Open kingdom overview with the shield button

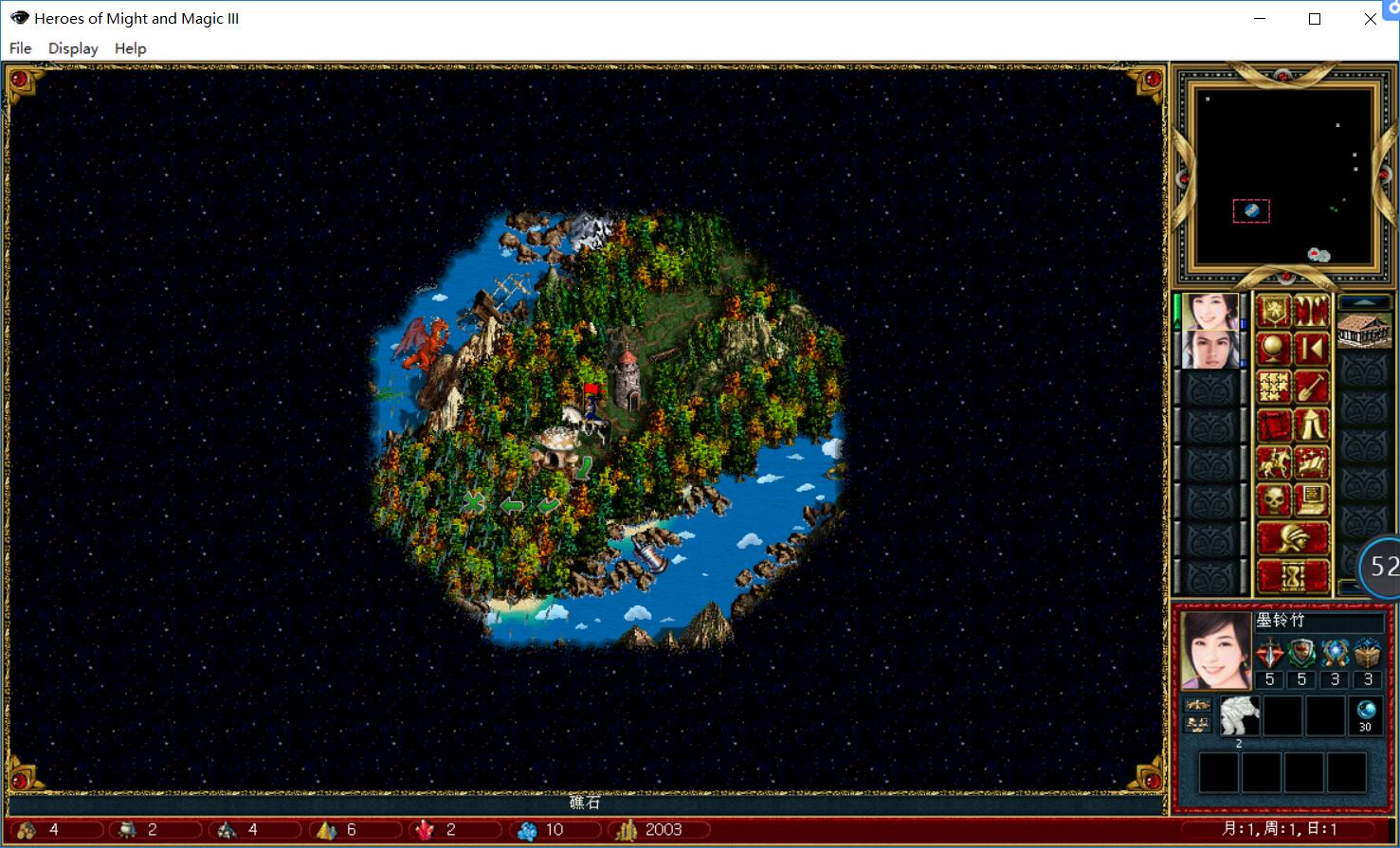[x=1274, y=311]
